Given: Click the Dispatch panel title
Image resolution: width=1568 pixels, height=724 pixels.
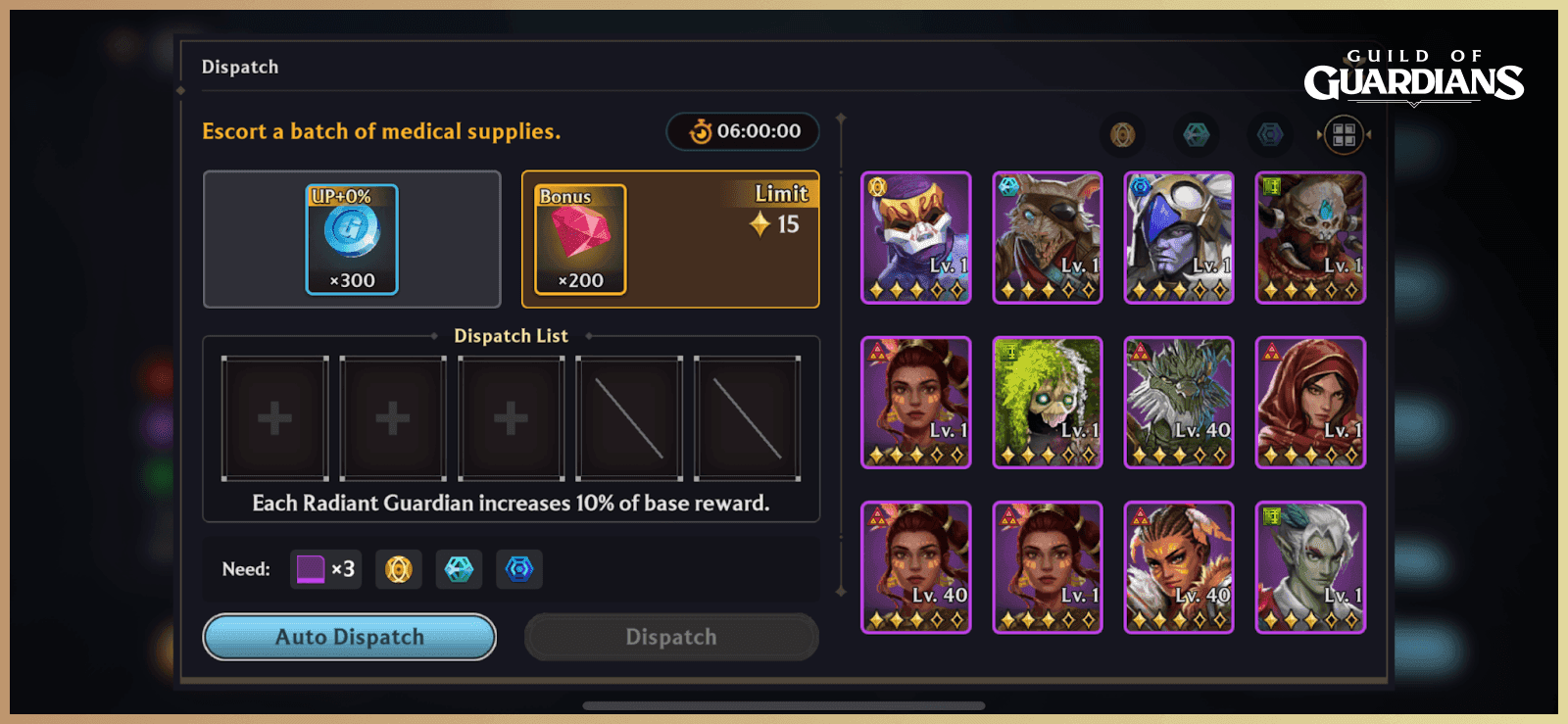Looking at the screenshot, I should [240, 67].
